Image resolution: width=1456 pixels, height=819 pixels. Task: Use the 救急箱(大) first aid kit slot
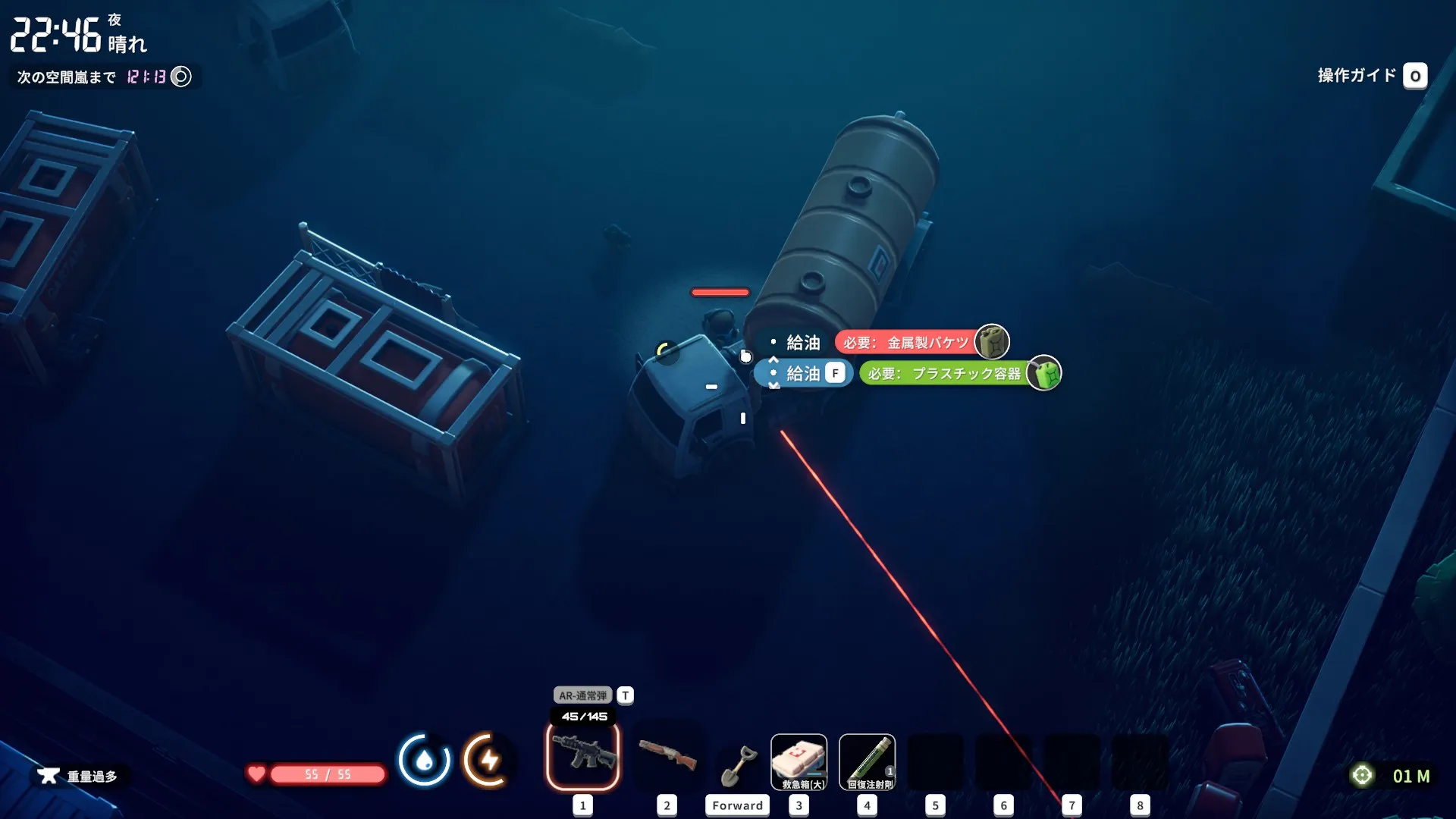coord(799,761)
